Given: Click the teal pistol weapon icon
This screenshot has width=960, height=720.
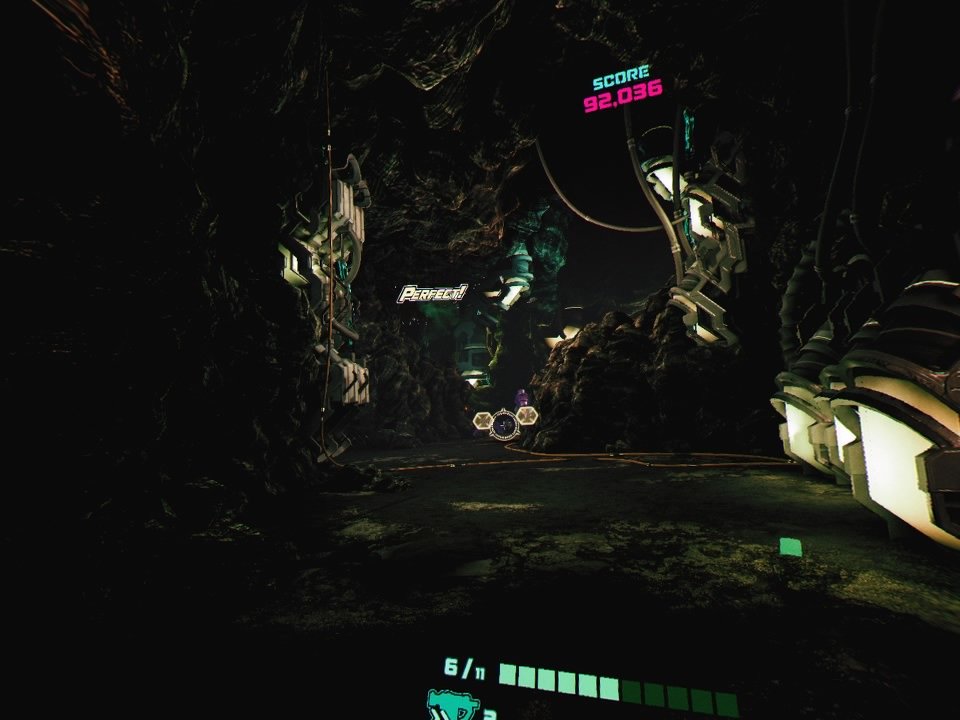Looking at the screenshot, I should (452, 706).
